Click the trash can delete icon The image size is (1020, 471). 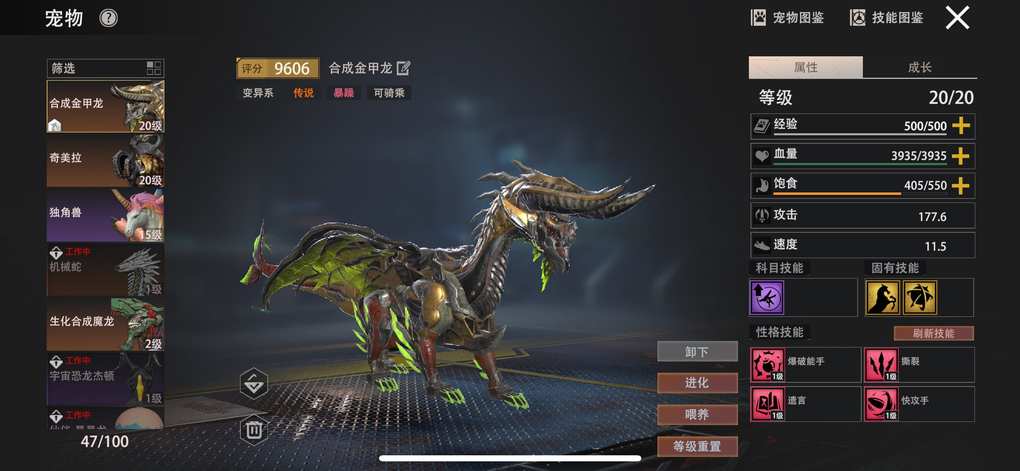[x=254, y=429]
